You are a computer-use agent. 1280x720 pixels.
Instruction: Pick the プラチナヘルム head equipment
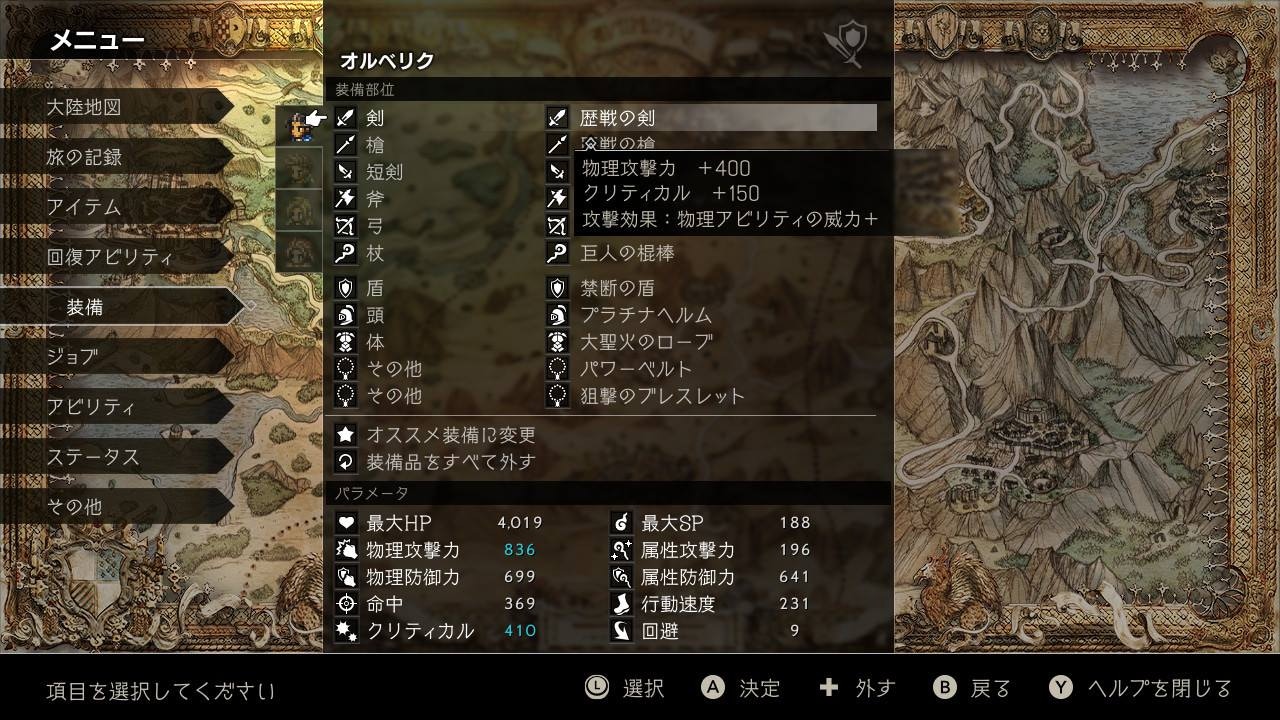tap(646, 315)
